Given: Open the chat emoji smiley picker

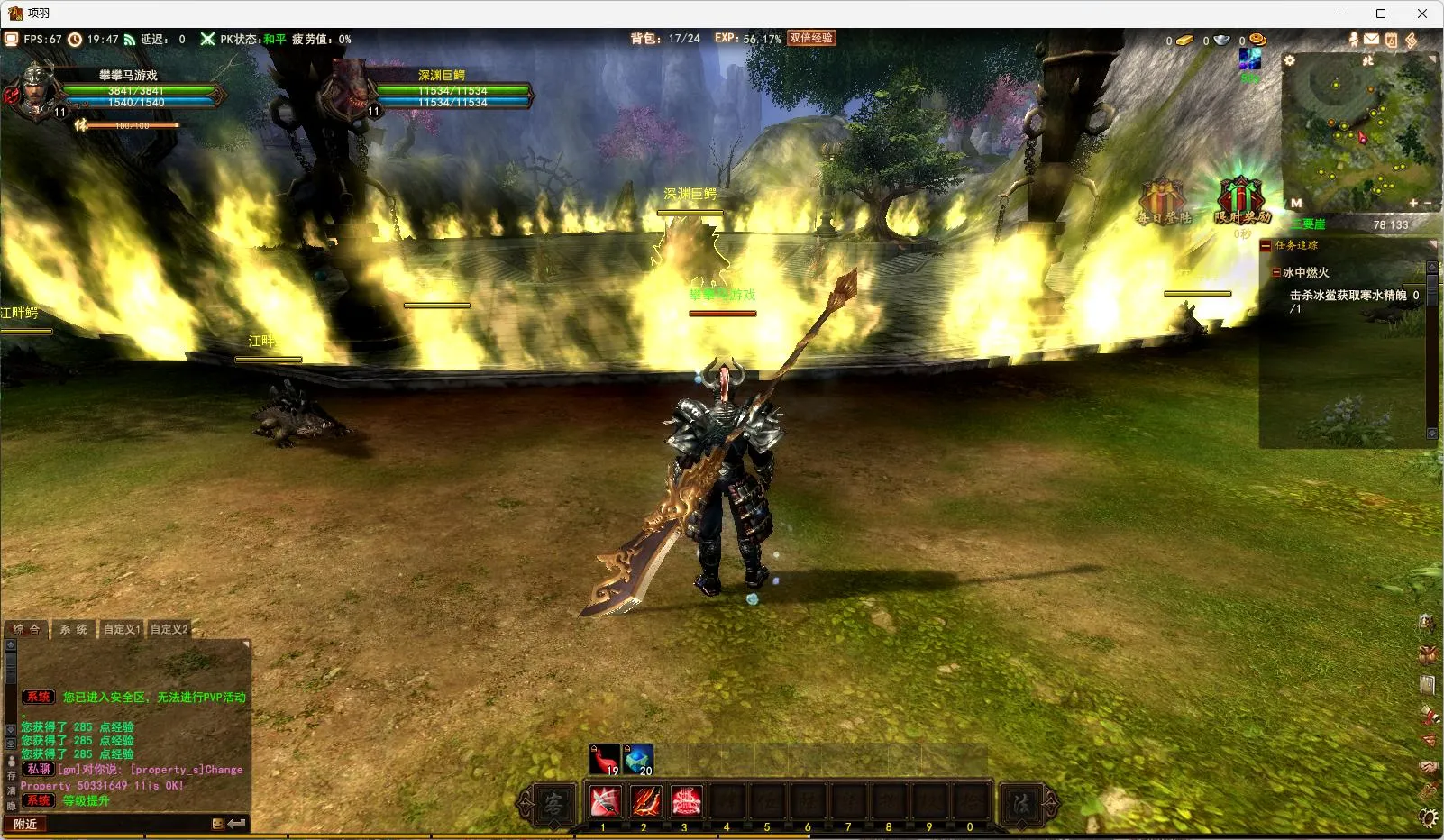Looking at the screenshot, I should pyautogui.click(x=217, y=824).
